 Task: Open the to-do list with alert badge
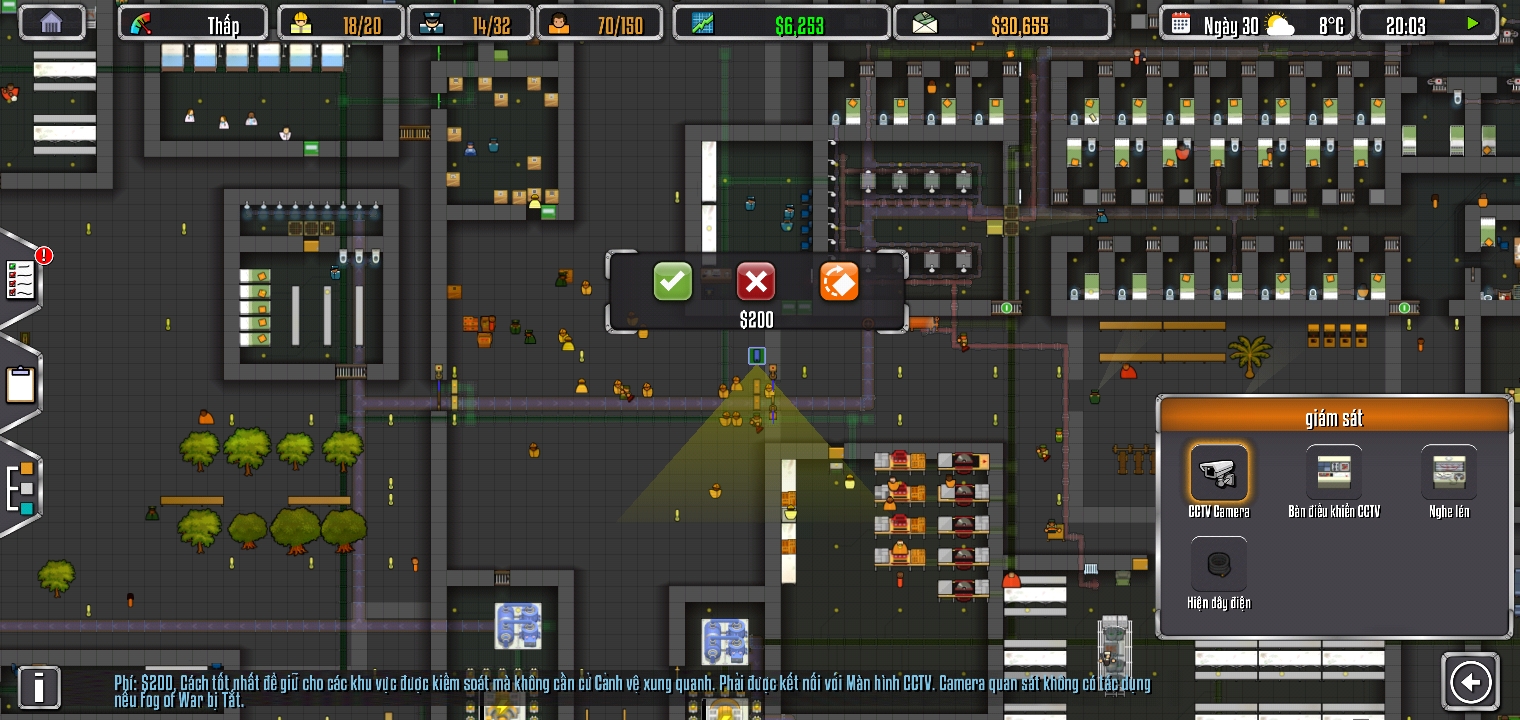click(22, 280)
